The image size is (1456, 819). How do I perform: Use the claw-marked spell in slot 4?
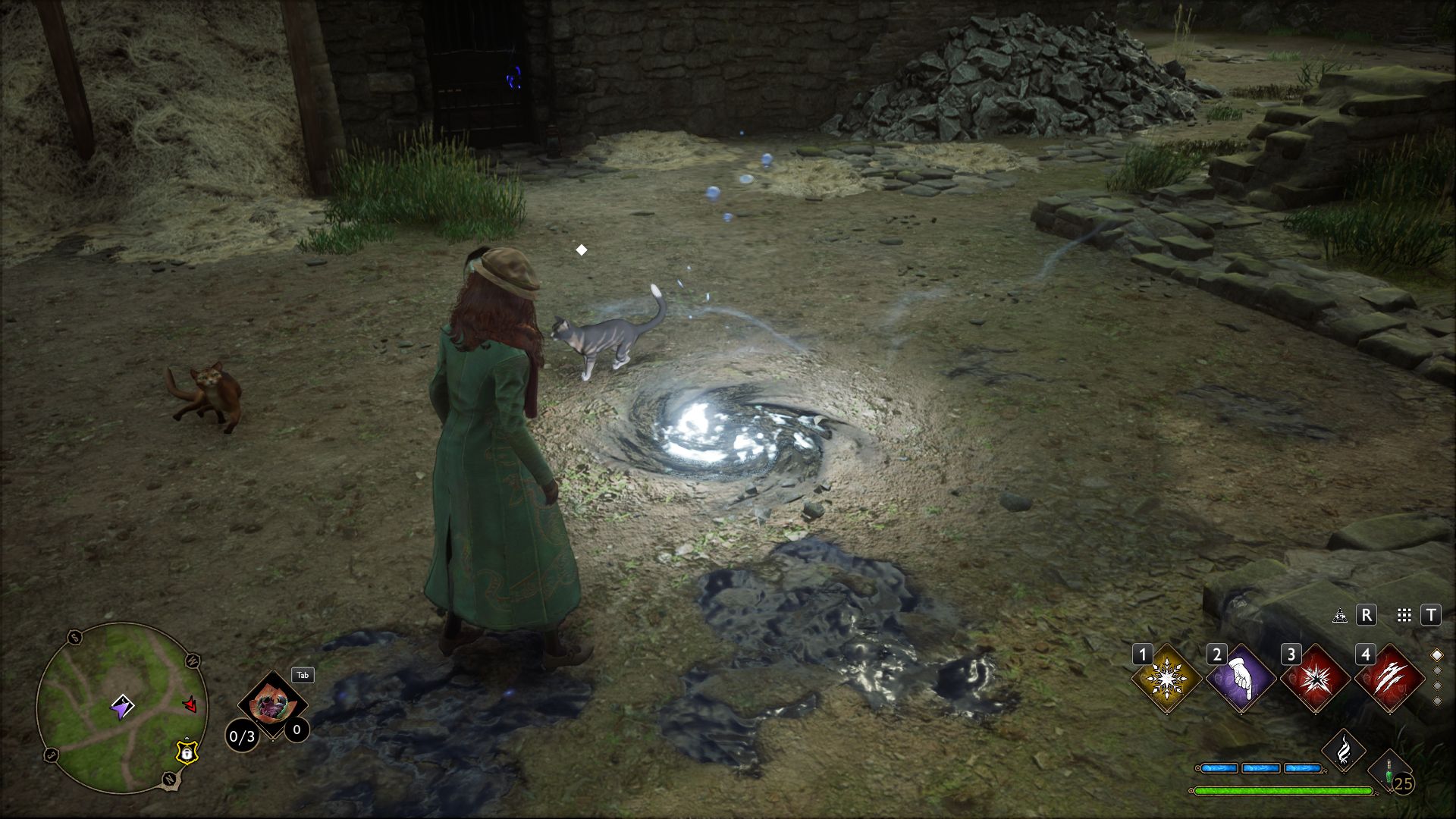pos(1389,679)
